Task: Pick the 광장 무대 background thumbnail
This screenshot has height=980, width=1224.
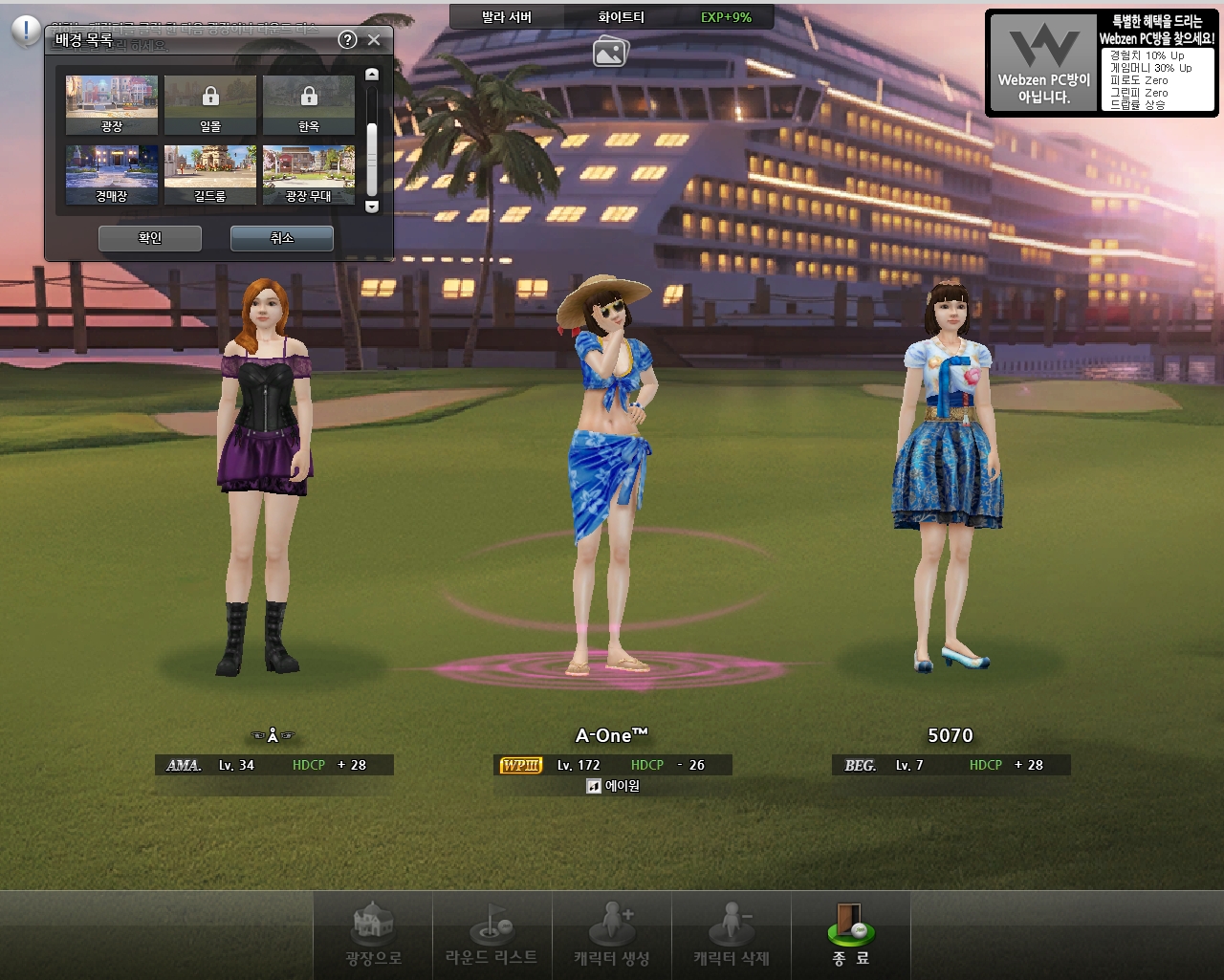Action: click(x=309, y=174)
